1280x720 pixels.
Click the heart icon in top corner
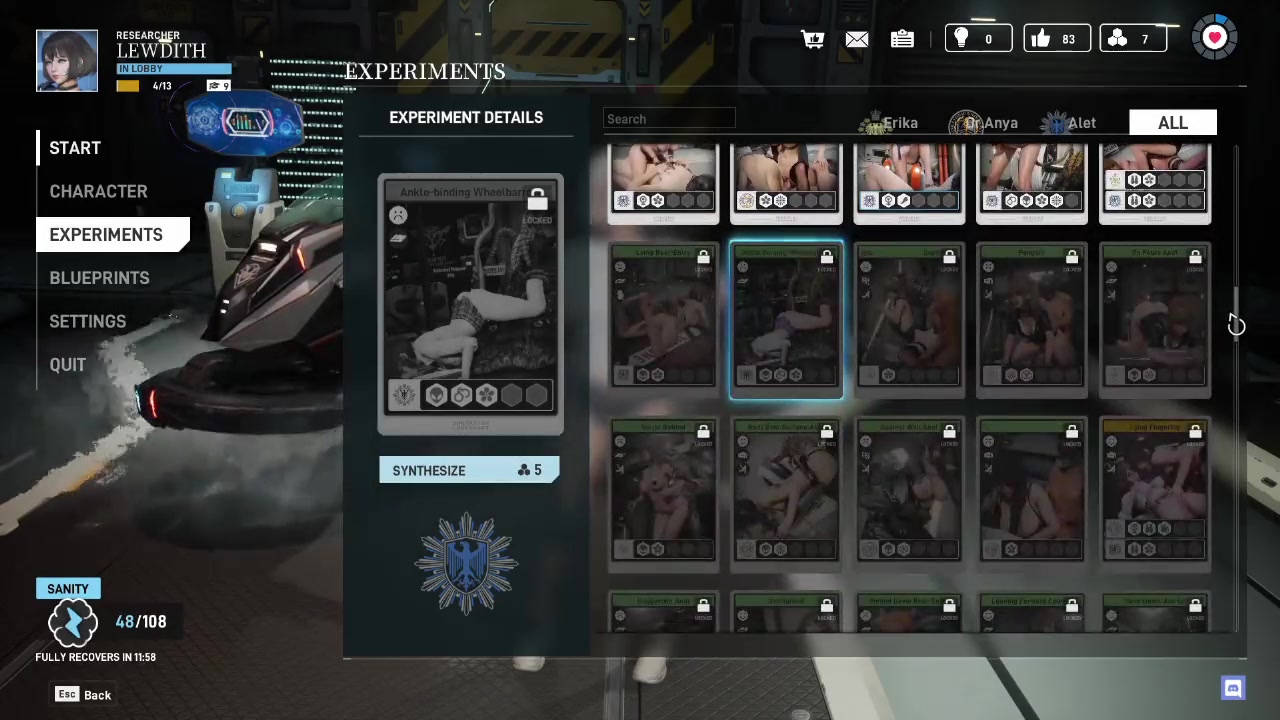click(1215, 38)
